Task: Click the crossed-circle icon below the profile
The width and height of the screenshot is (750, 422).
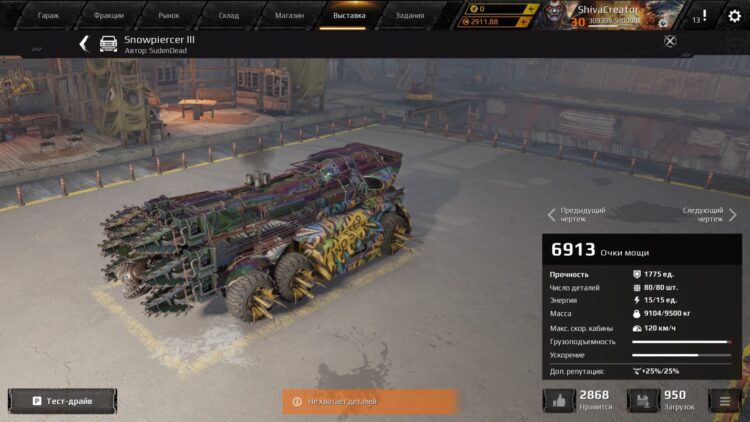Action: click(x=670, y=41)
